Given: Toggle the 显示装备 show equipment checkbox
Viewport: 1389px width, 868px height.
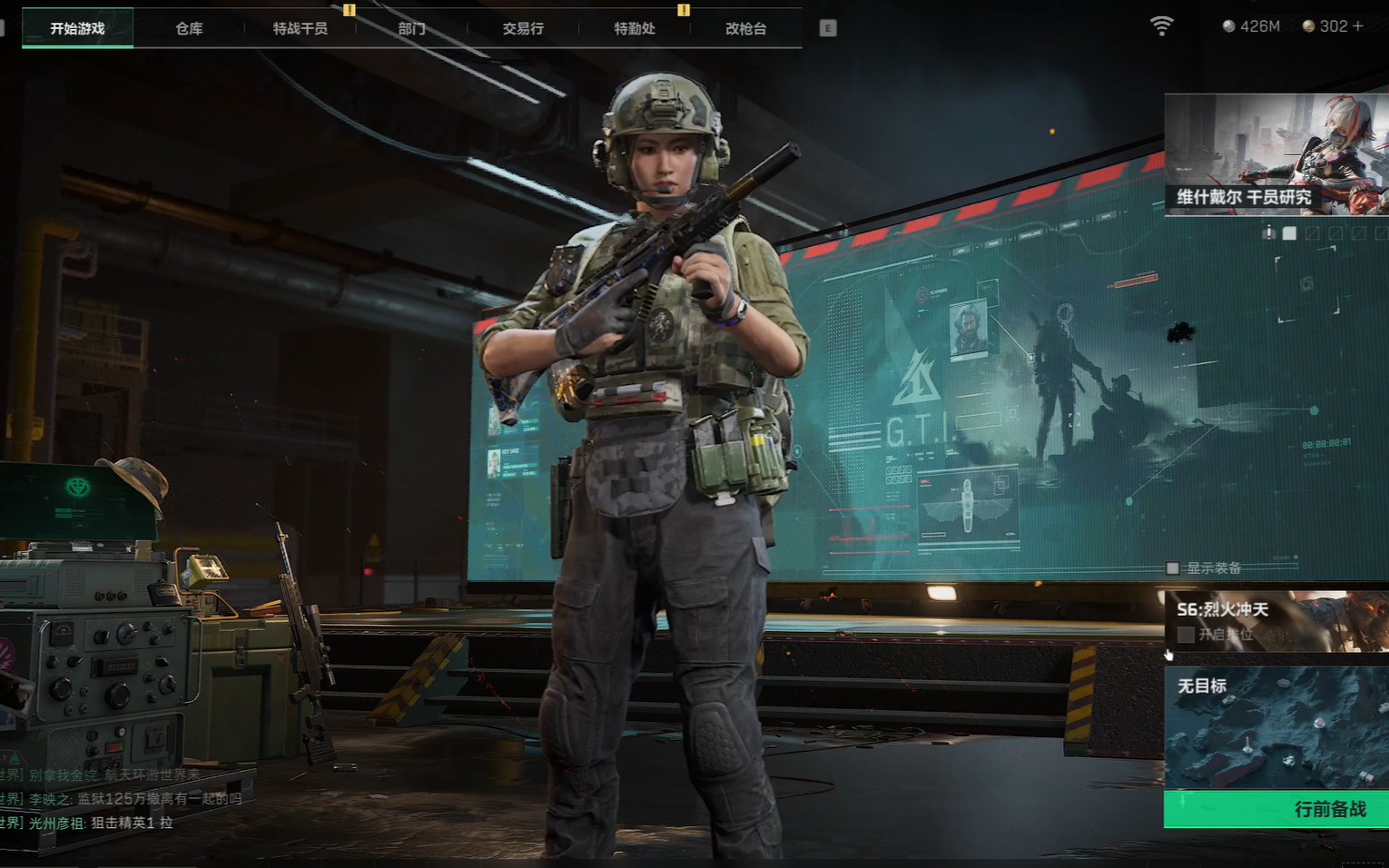Looking at the screenshot, I should tap(1173, 568).
